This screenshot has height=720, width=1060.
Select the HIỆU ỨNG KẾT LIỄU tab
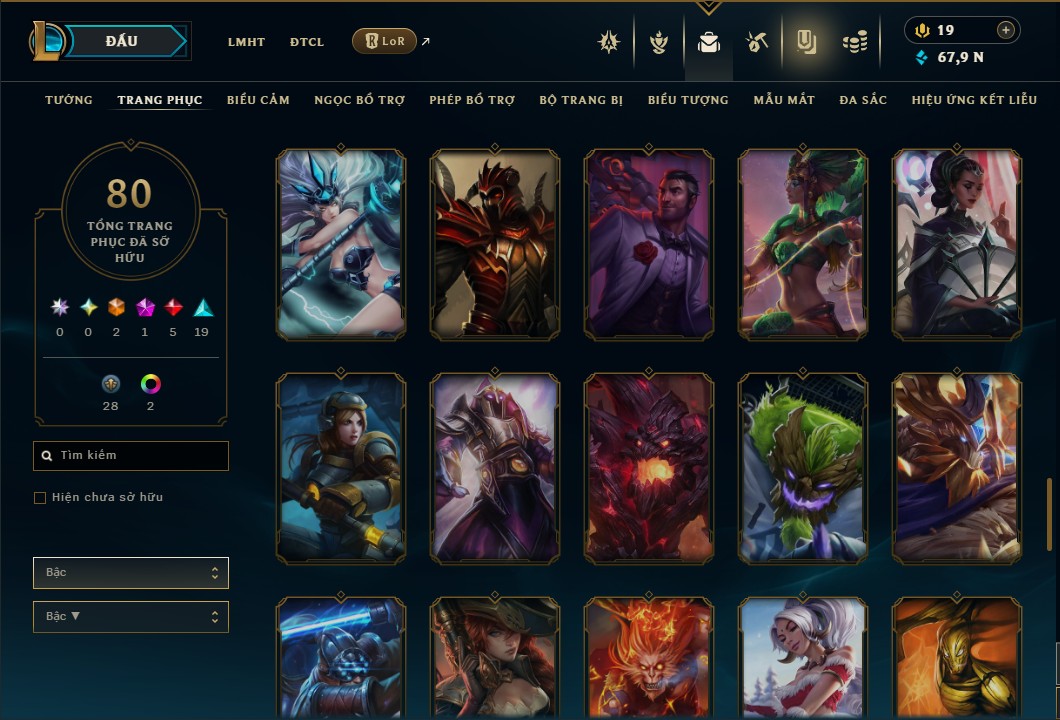coord(974,100)
